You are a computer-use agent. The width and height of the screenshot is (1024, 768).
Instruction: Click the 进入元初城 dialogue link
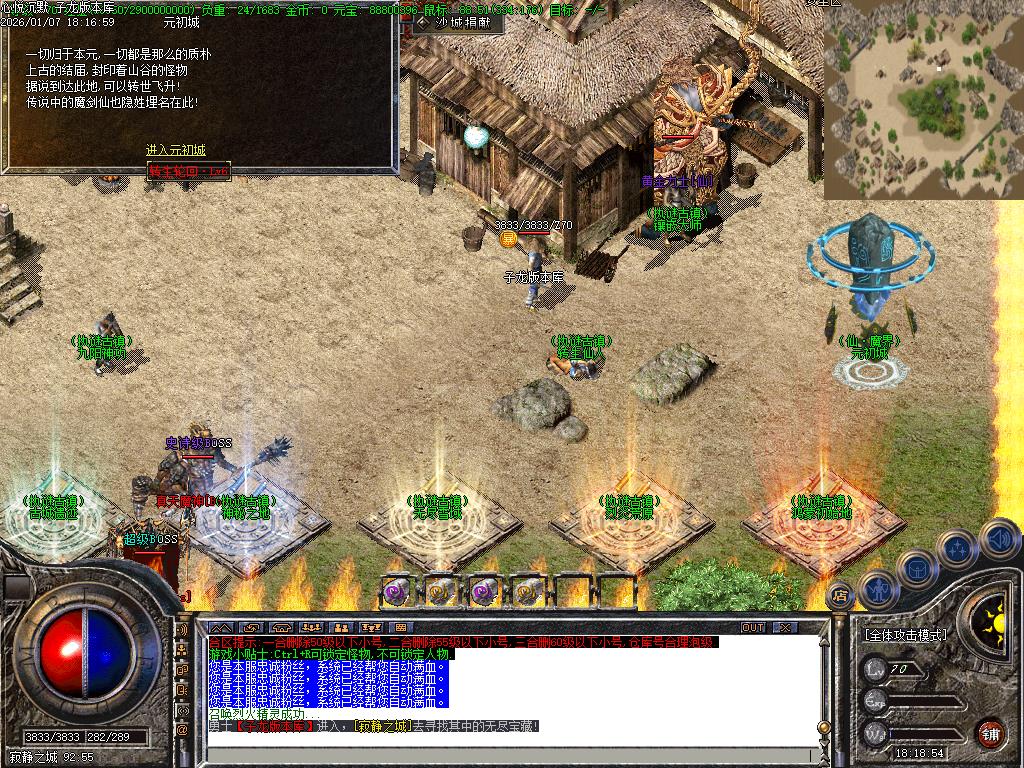(176, 150)
